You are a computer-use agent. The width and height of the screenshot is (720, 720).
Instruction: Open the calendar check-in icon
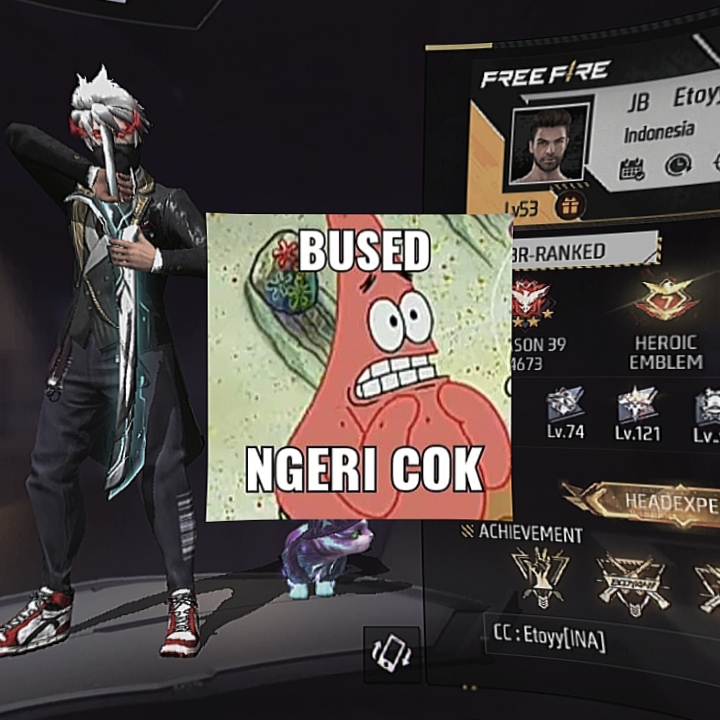[x=632, y=168]
